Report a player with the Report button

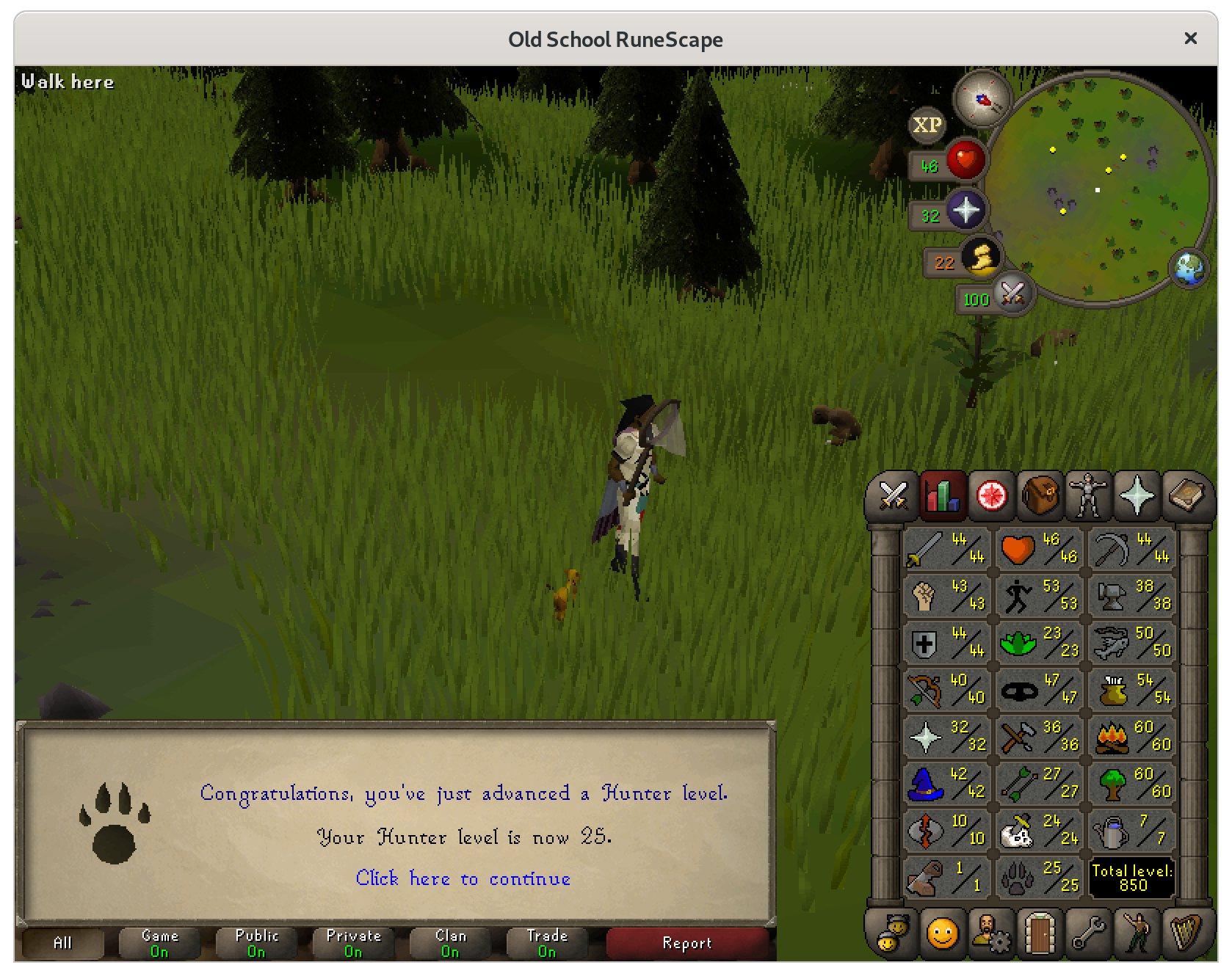click(687, 943)
